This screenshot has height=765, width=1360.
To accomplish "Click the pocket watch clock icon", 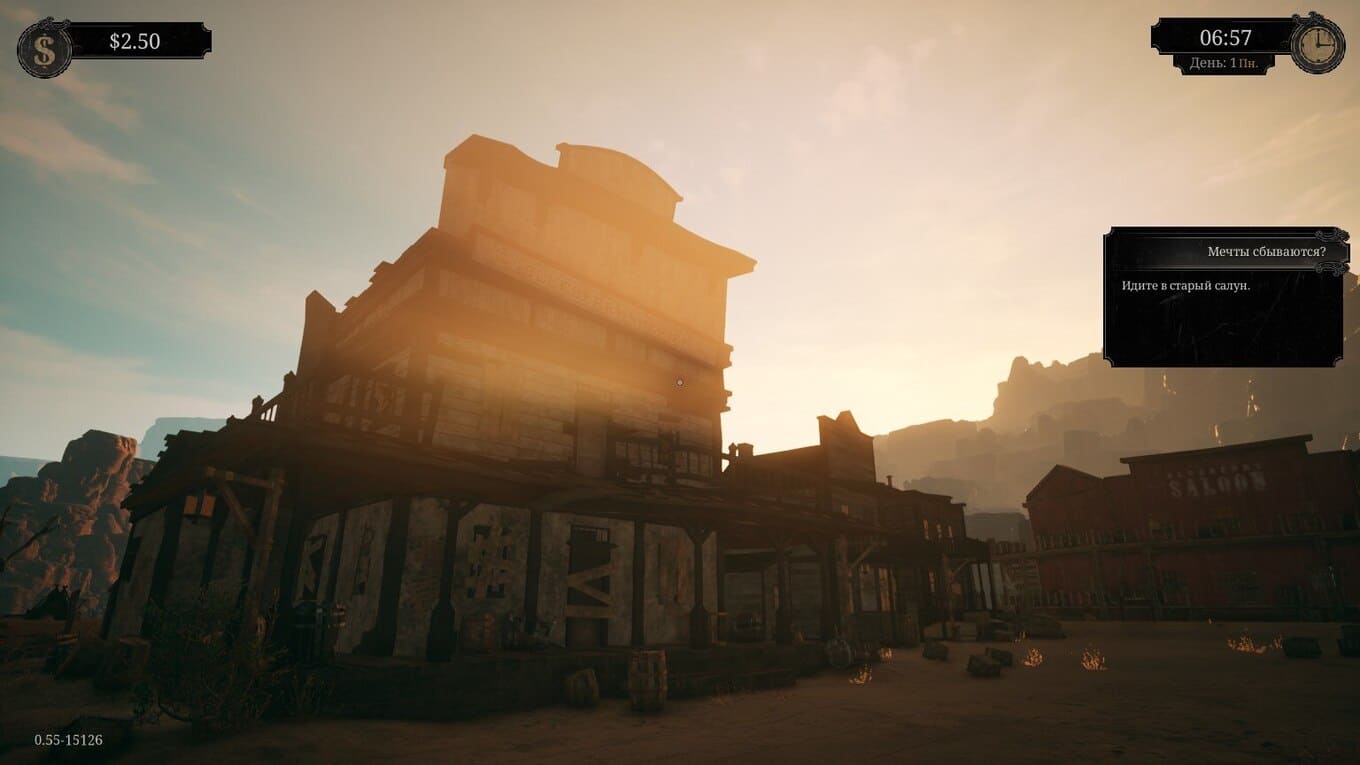I will click(1317, 45).
